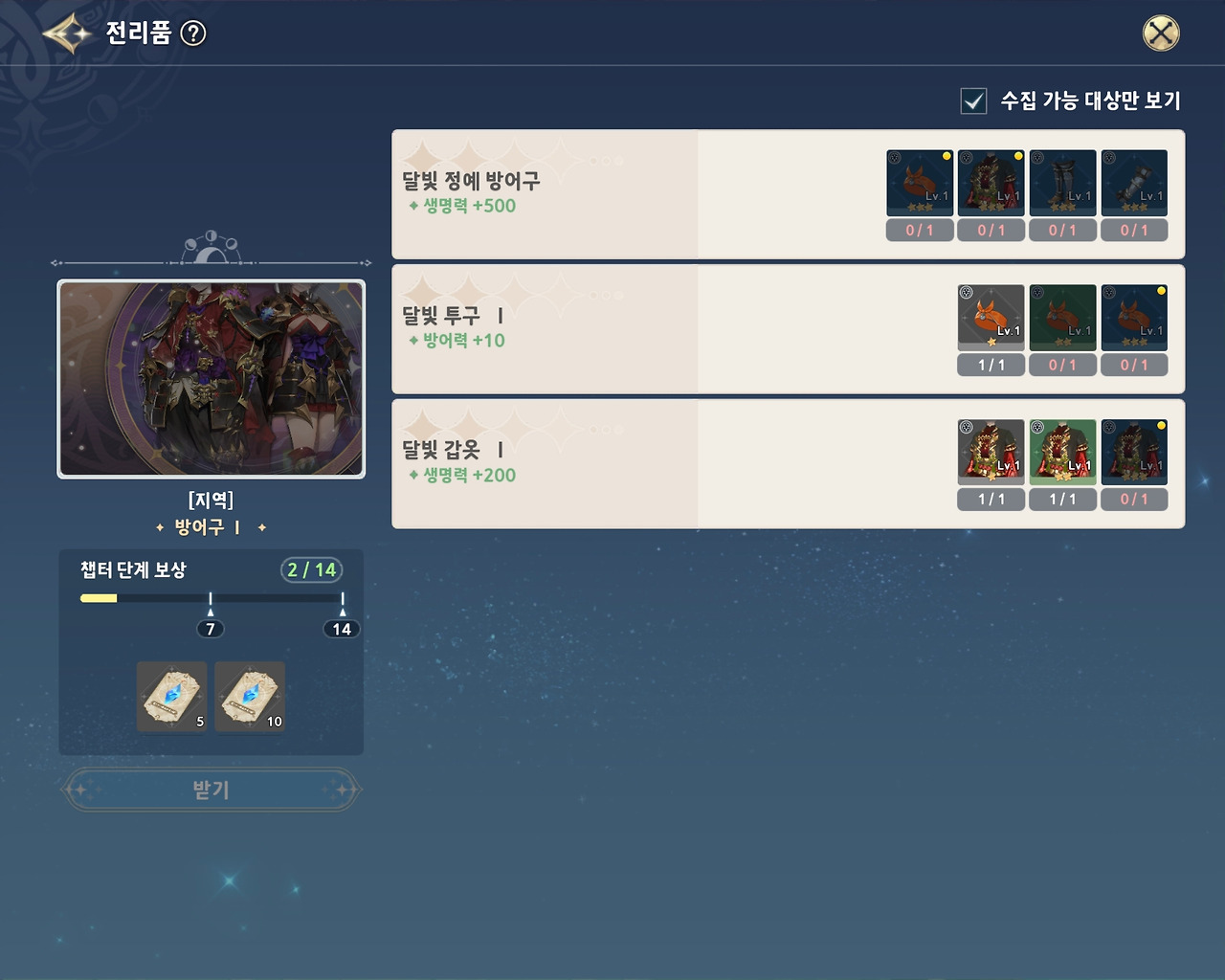1225x980 pixels.
Task: Disable the 수집 가능 대상만 보기 checkbox
Action: 973,100
